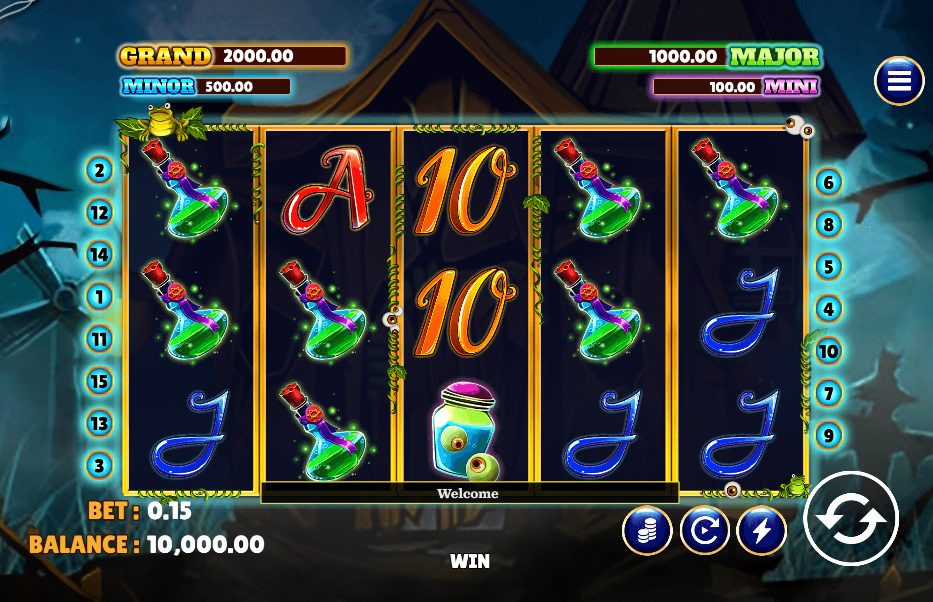The height and width of the screenshot is (602, 933).
Task: Select payline number 9 marker
Action: (x=828, y=435)
